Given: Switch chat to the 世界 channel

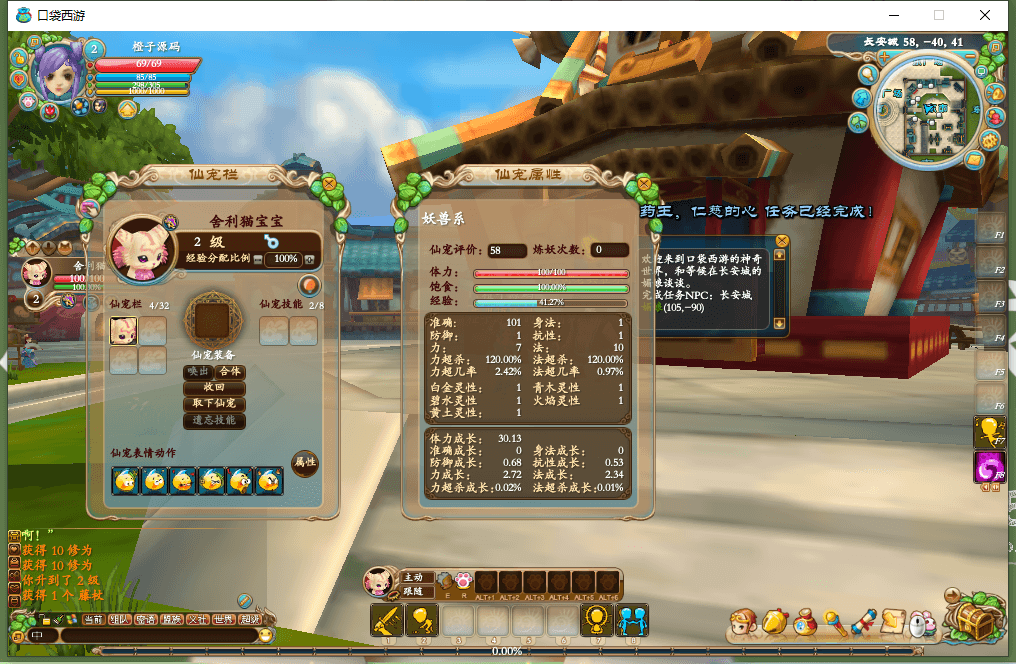Looking at the screenshot, I should coord(224,620).
